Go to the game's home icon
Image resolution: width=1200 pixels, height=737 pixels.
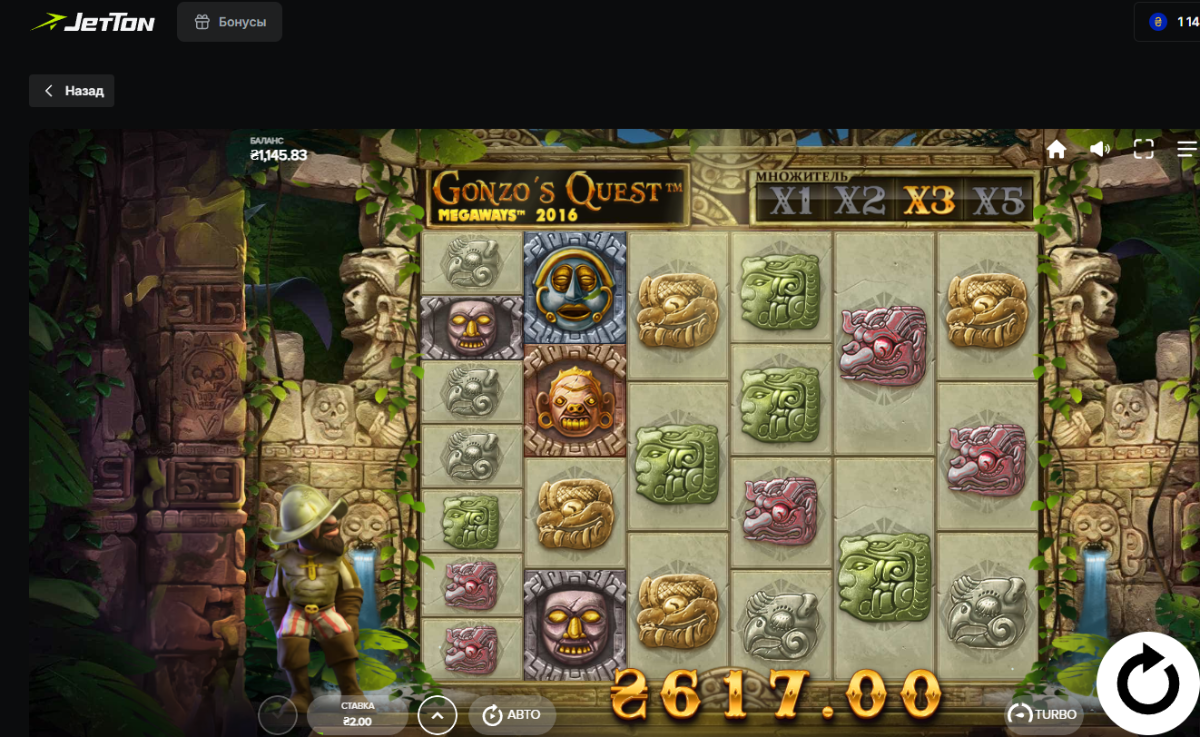[x=1056, y=150]
